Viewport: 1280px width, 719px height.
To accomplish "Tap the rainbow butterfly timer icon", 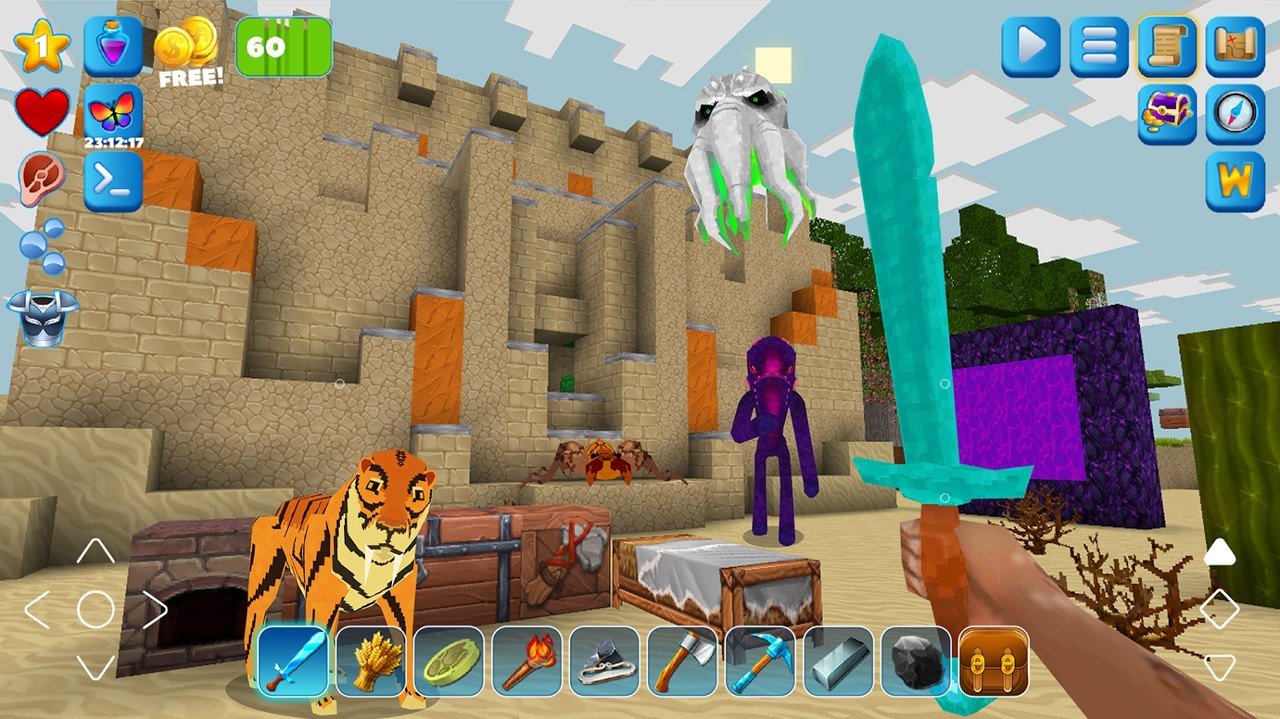I will [113, 114].
